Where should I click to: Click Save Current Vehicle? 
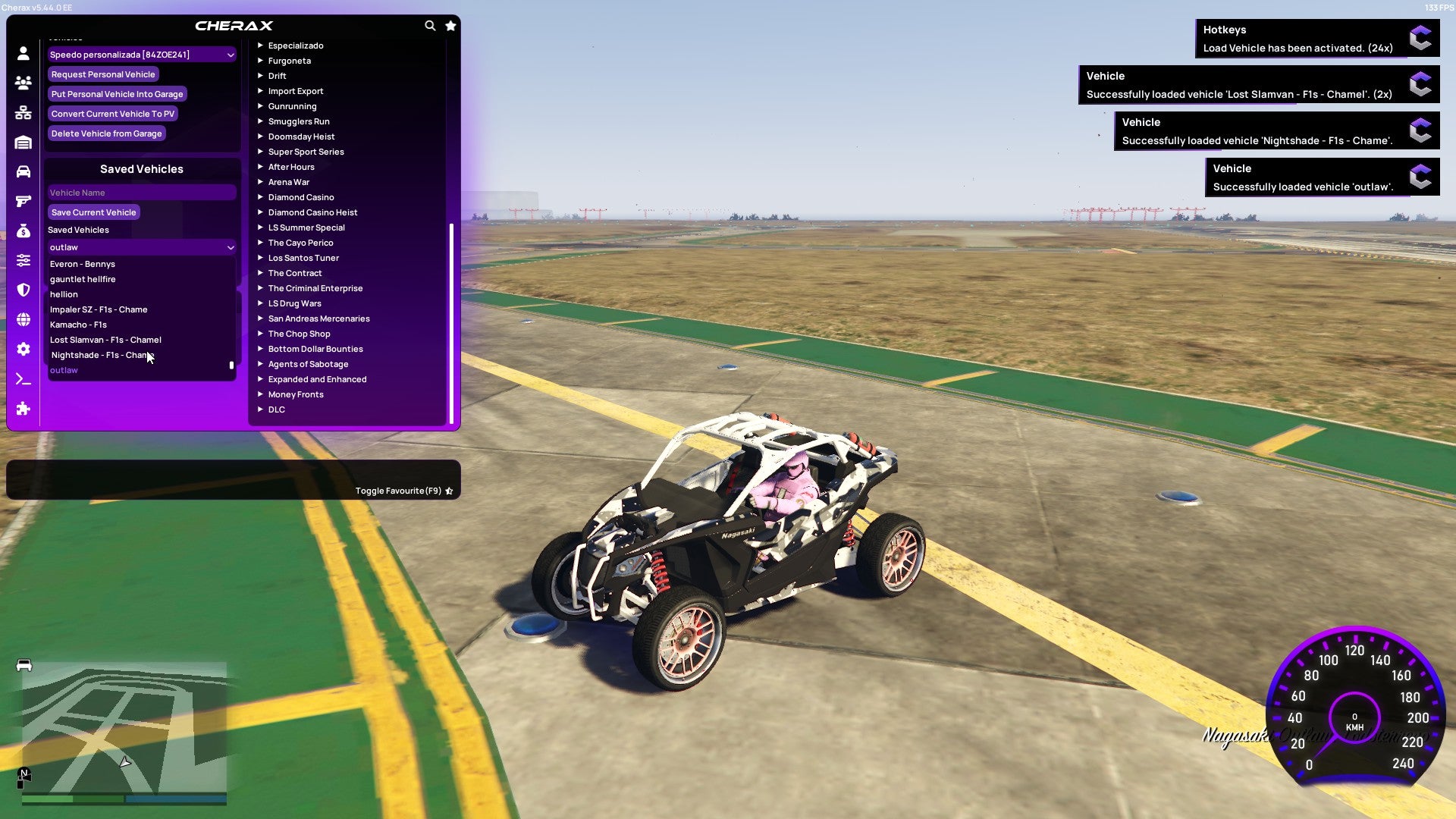pyautogui.click(x=93, y=212)
